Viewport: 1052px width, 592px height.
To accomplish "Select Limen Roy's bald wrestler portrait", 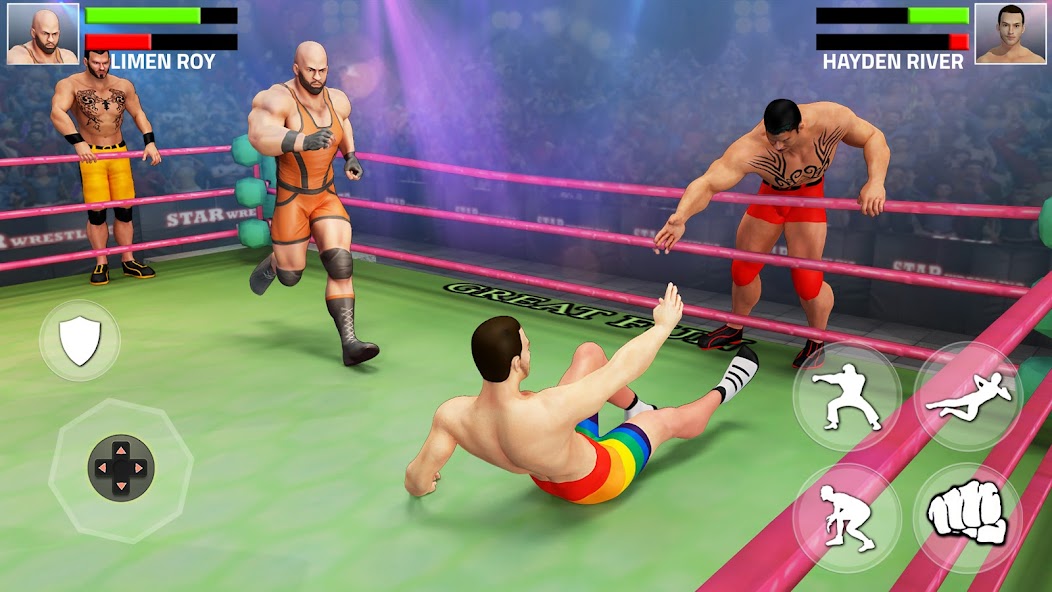I will point(43,34).
